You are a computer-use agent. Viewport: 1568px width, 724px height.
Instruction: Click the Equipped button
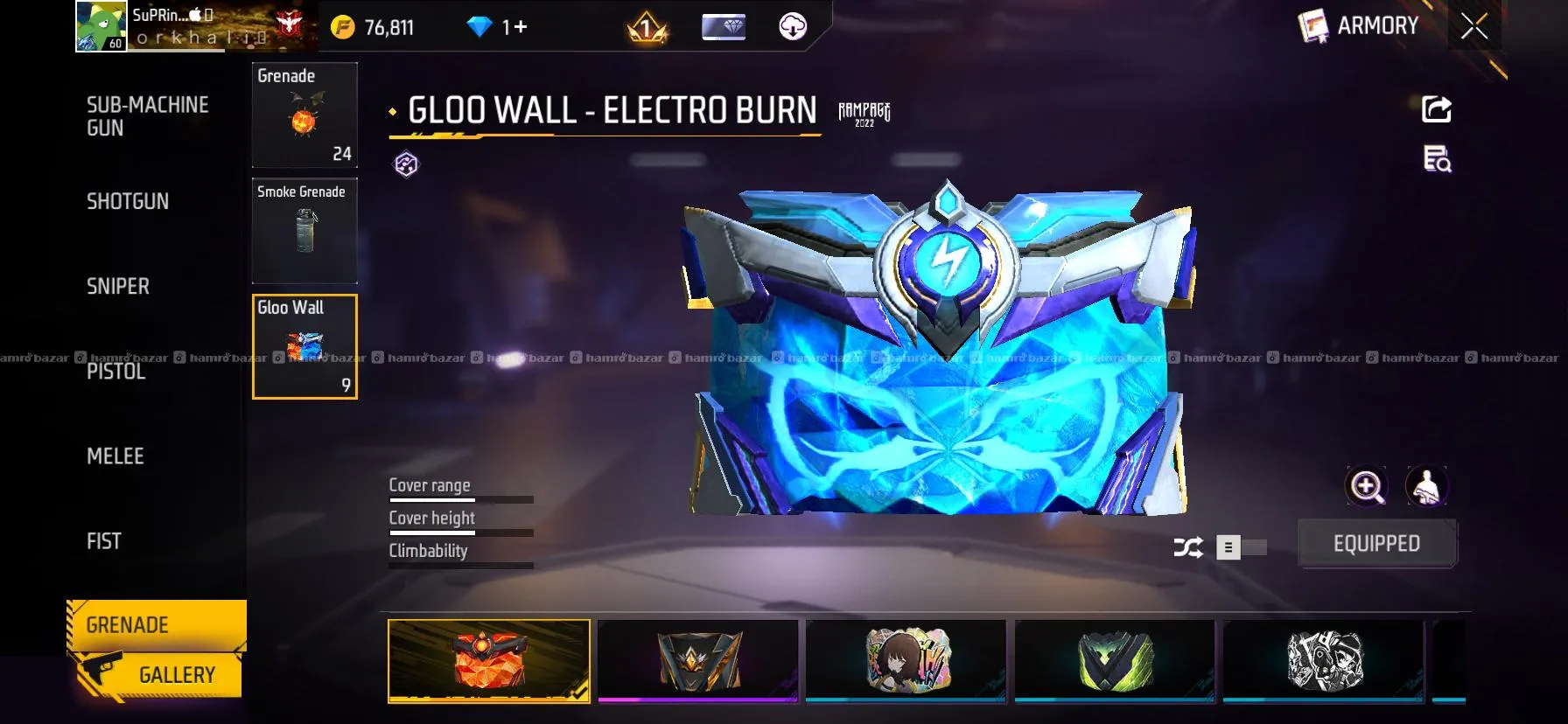[1376, 544]
